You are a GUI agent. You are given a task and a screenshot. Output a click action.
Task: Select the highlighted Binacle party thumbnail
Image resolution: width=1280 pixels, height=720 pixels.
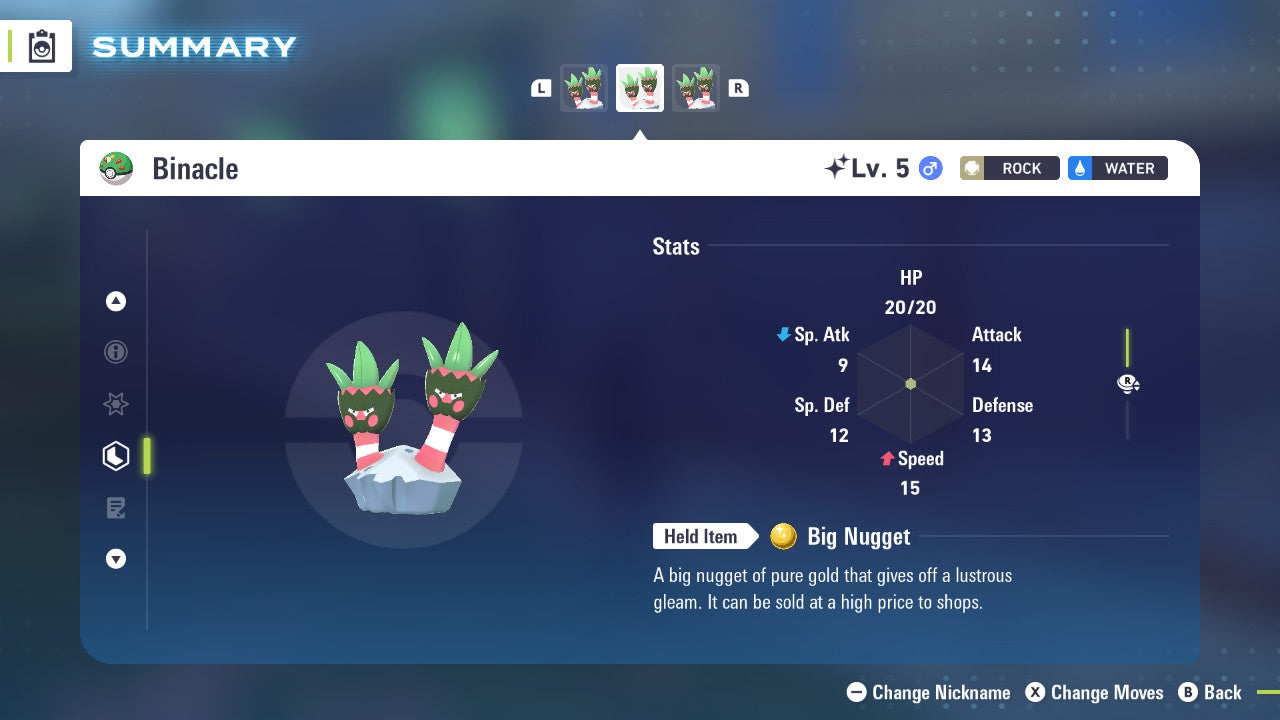639,87
